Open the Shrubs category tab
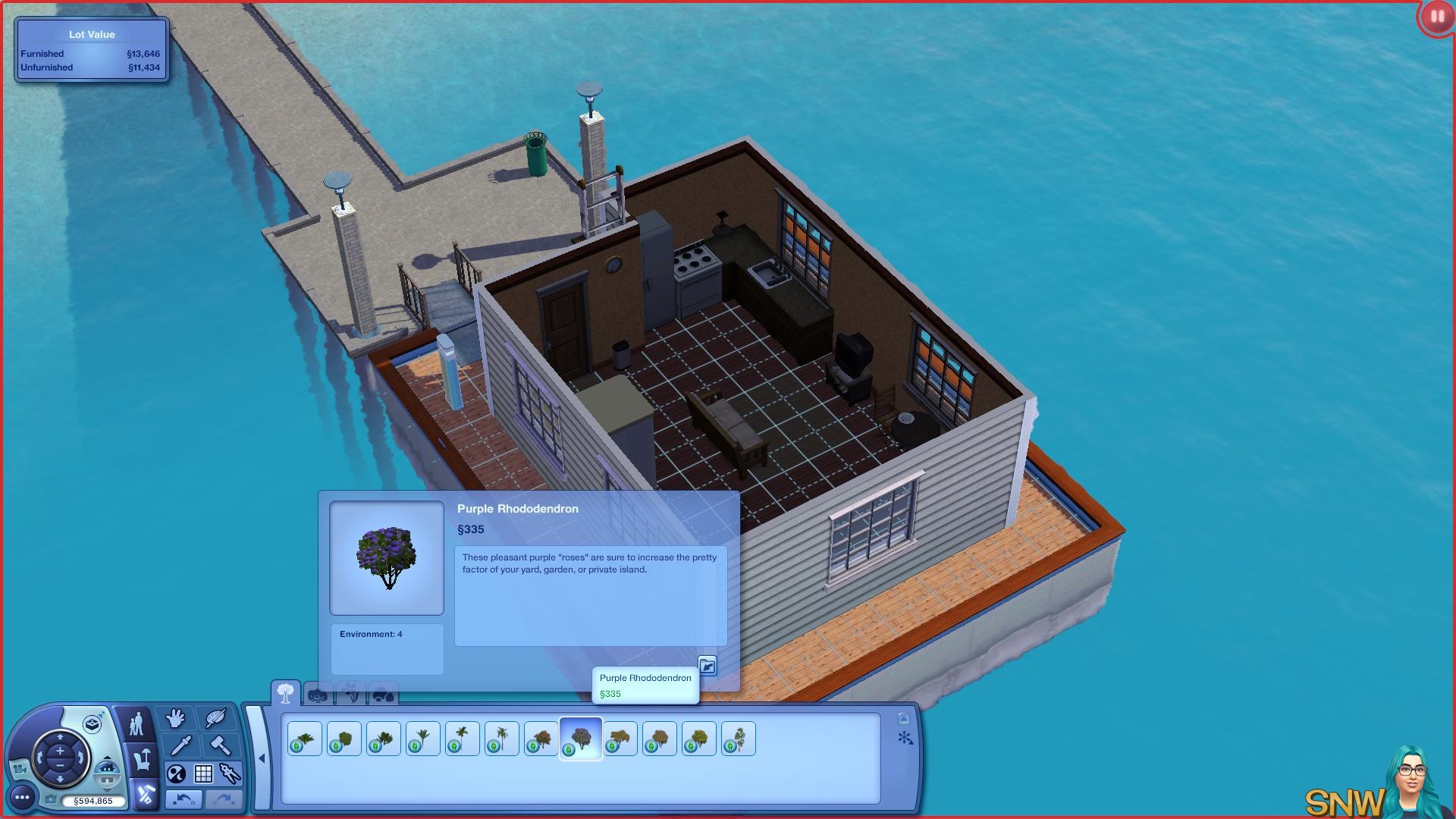Image resolution: width=1456 pixels, height=819 pixels. pyautogui.click(x=318, y=694)
